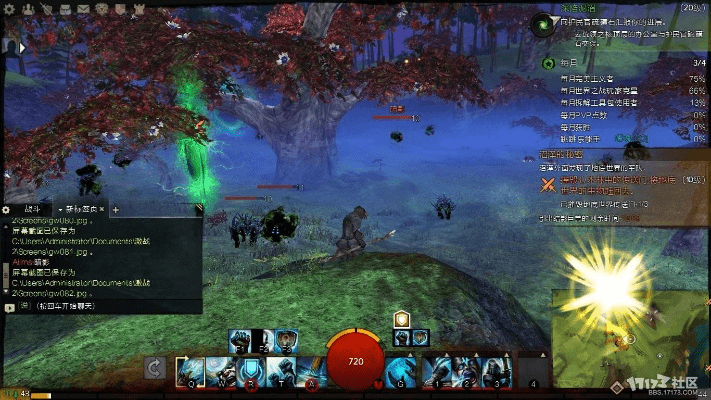Expand the party portrait arrow
Image resolution: width=711 pixels, height=400 pixels.
(23, 45)
